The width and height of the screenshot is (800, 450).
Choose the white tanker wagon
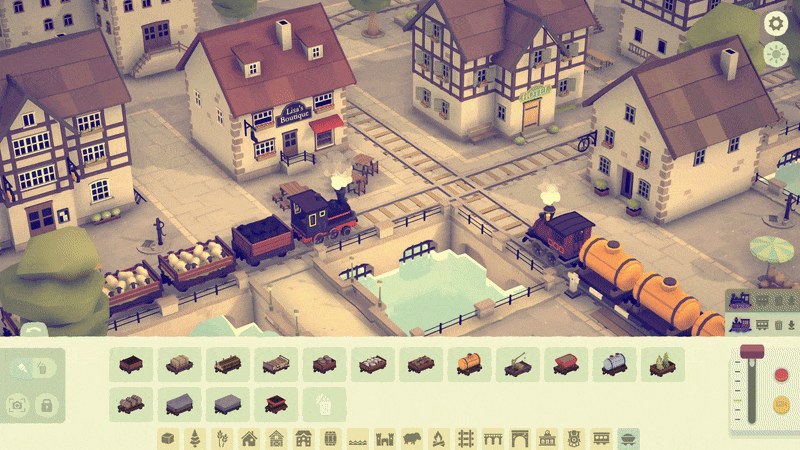(x=613, y=365)
